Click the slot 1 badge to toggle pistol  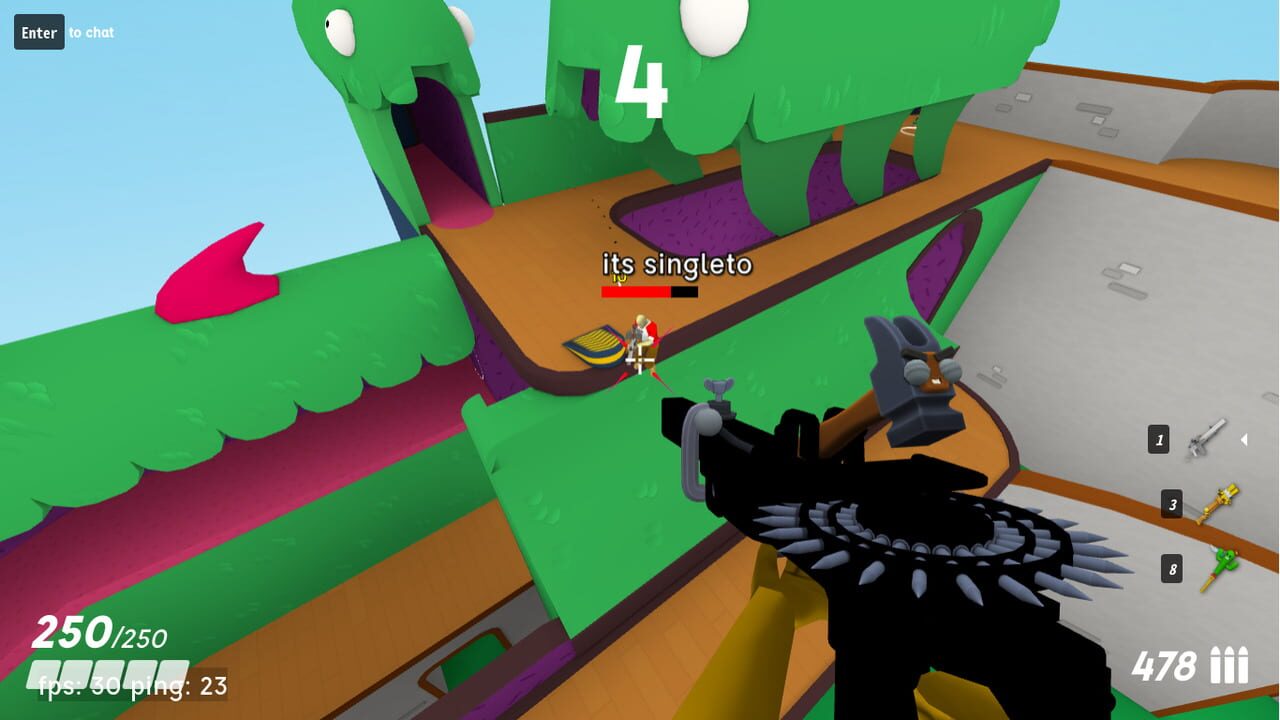coord(1158,437)
